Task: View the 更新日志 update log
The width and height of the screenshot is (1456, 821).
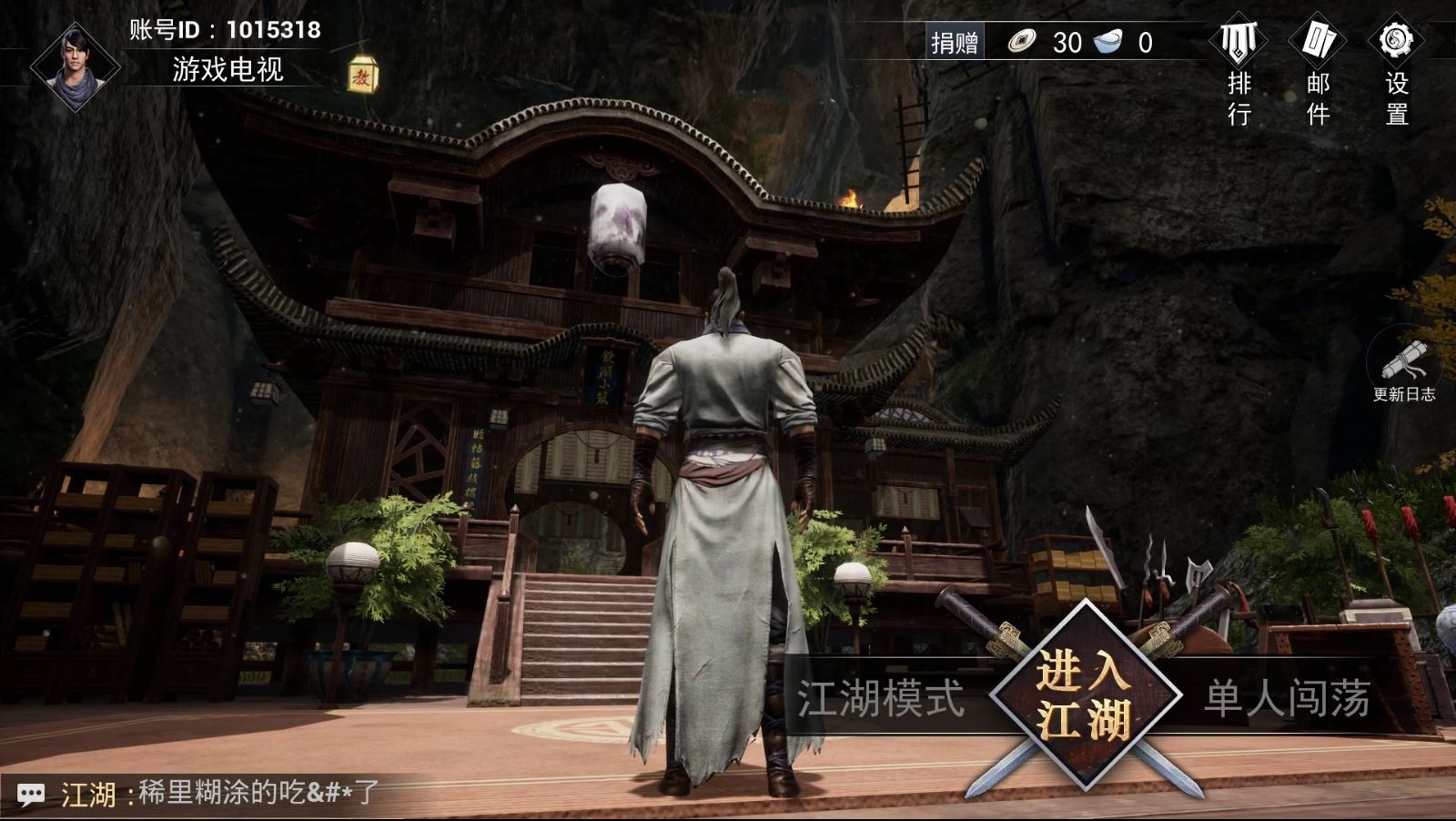Action: [x=1404, y=370]
